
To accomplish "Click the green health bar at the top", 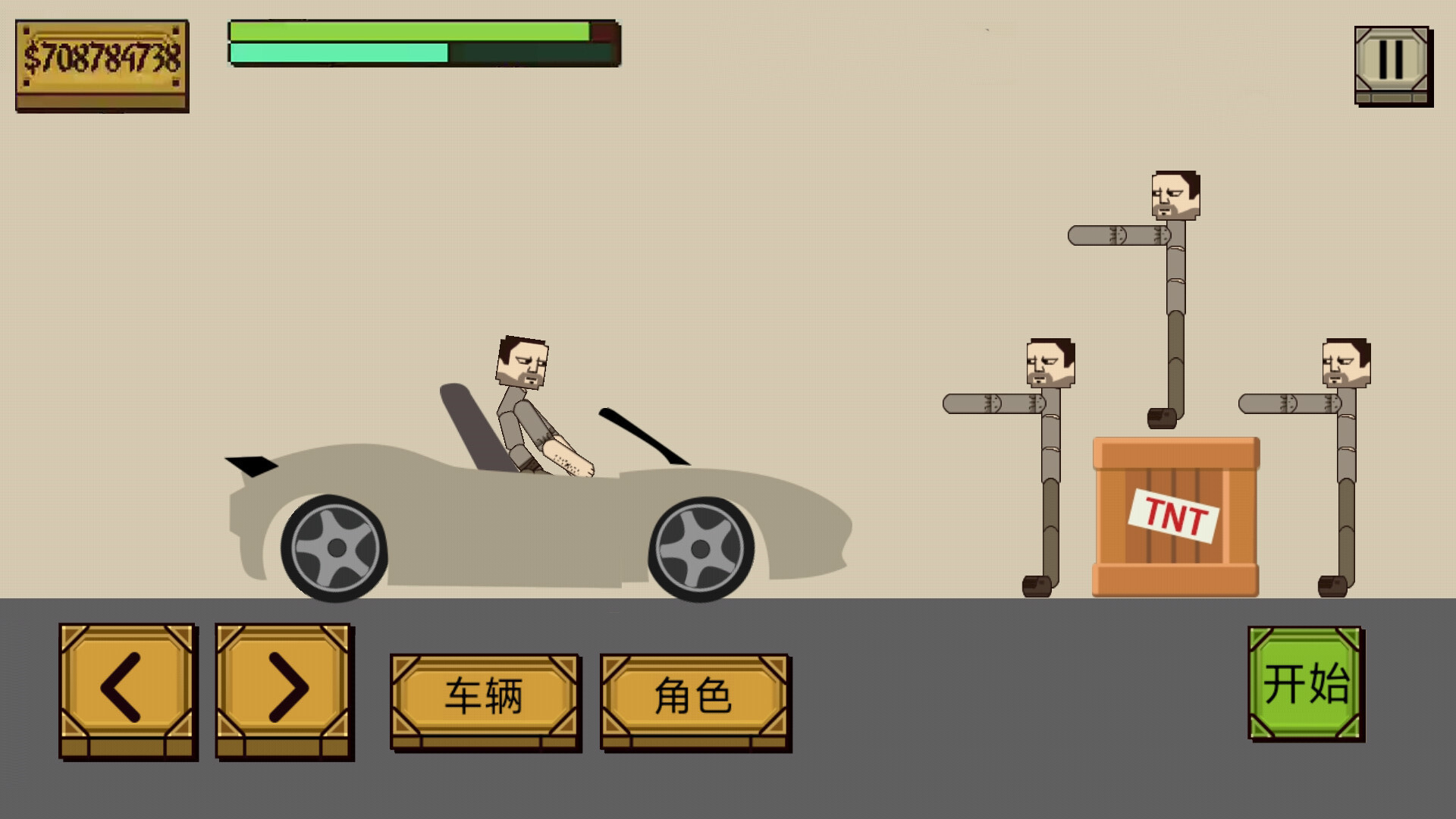I will [409, 32].
